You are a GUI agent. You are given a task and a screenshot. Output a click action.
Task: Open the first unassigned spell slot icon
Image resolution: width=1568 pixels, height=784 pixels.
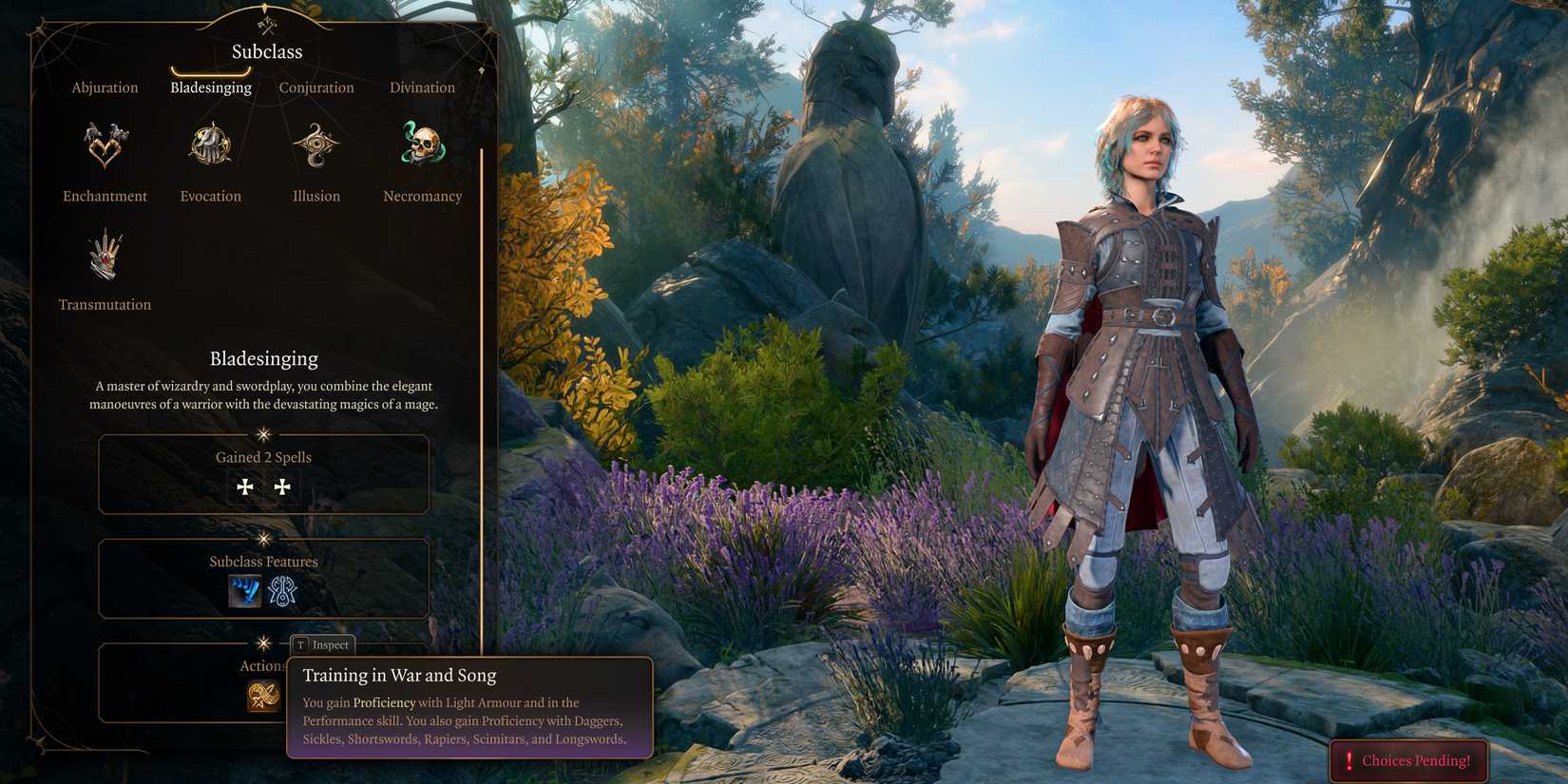(x=245, y=487)
